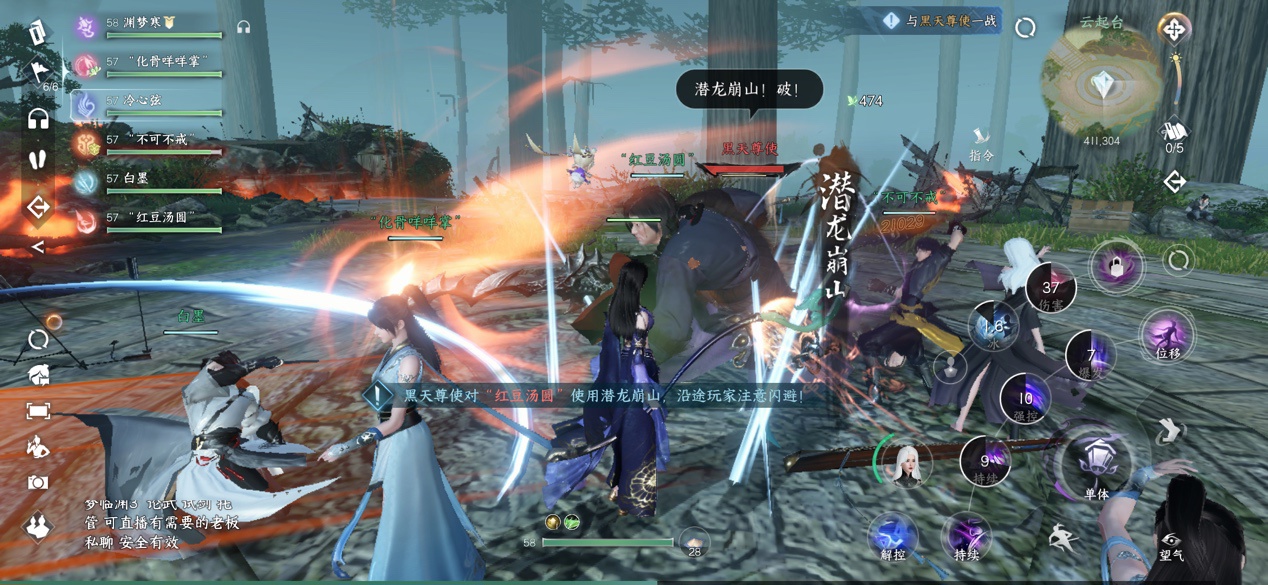Screen dimensions: 1268x585
Task: Toggle the 望气 eye icon
Action: (x=1171, y=545)
